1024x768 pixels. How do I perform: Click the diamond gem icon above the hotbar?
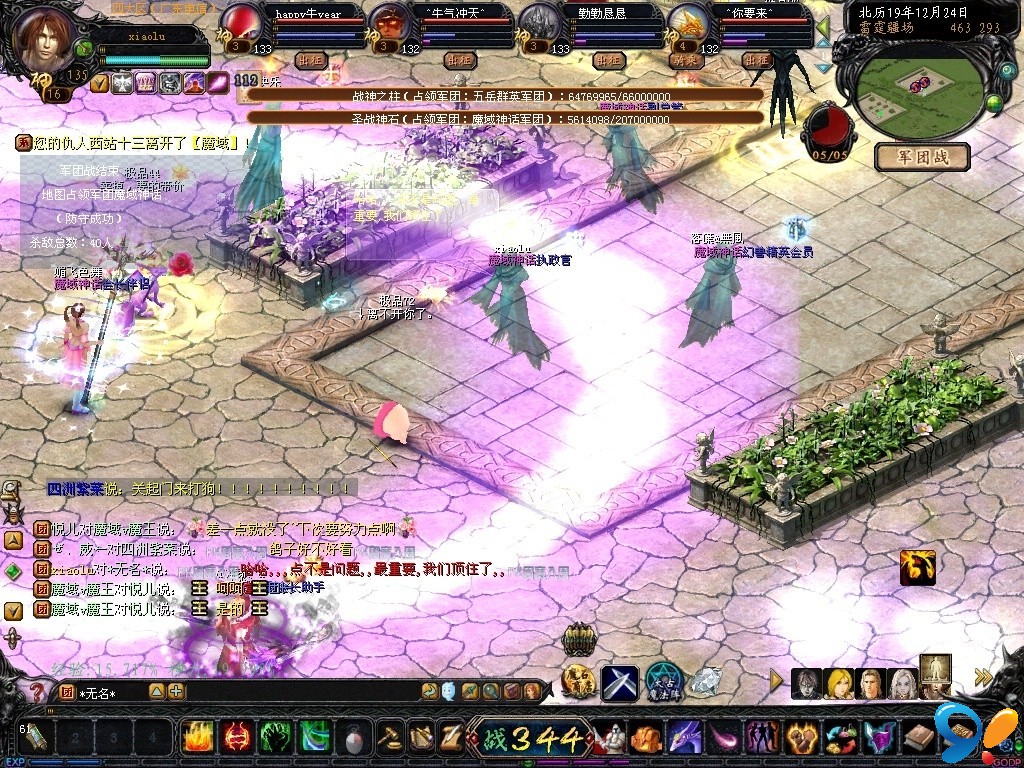click(x=705, y=683)
